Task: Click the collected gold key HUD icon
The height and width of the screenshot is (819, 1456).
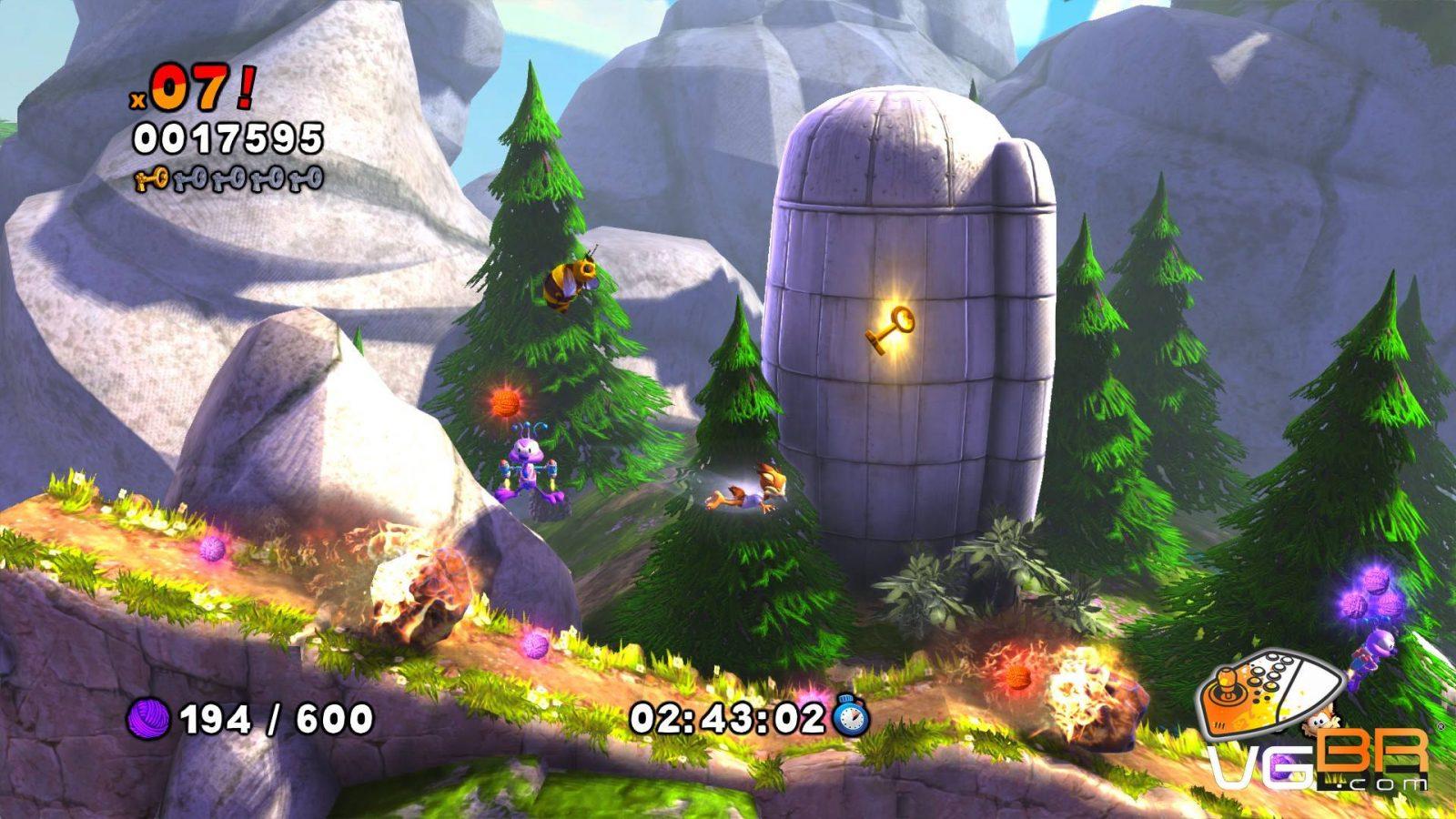Action: [151, 179]
